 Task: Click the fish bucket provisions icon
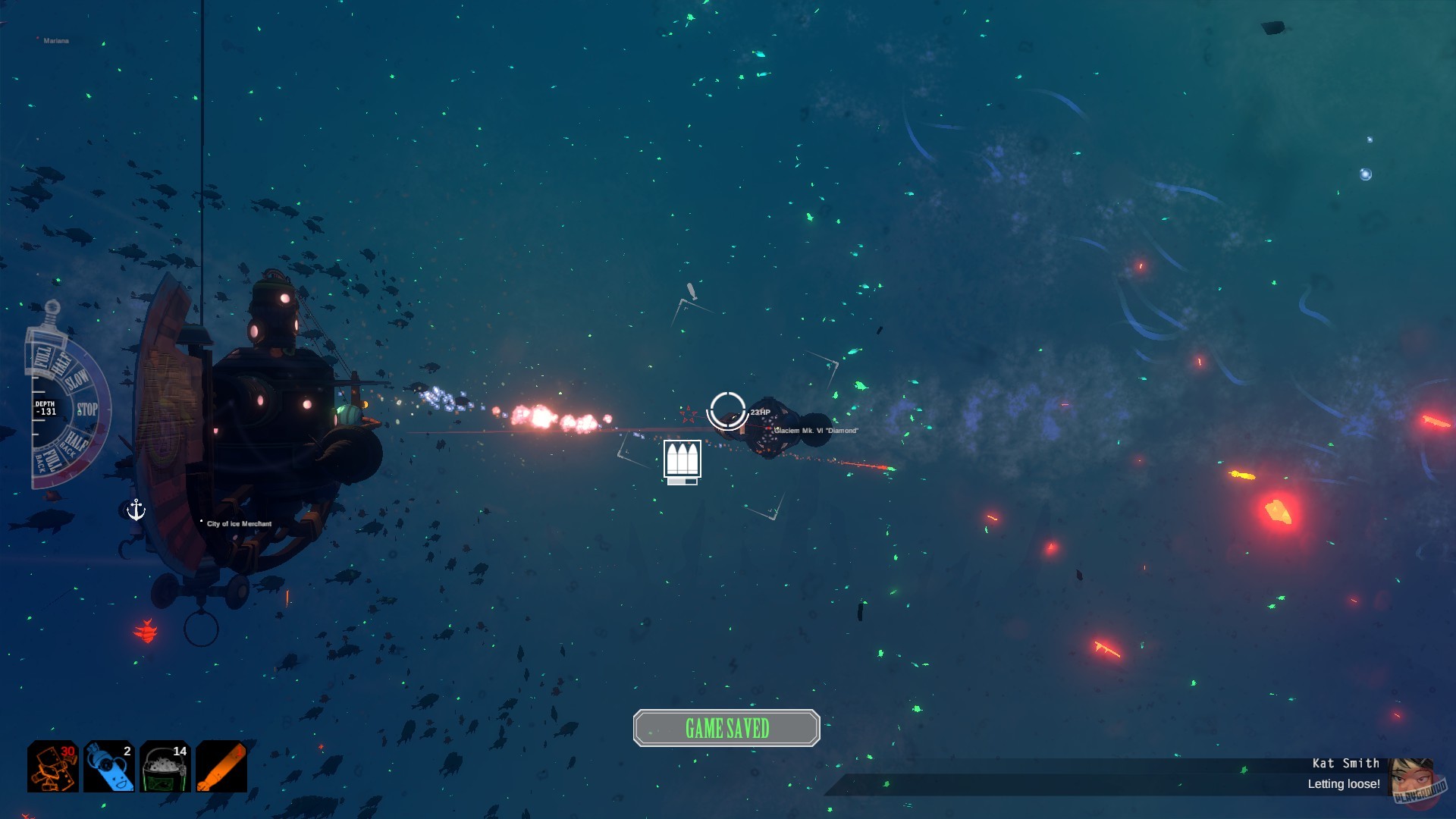pos(165,766)
